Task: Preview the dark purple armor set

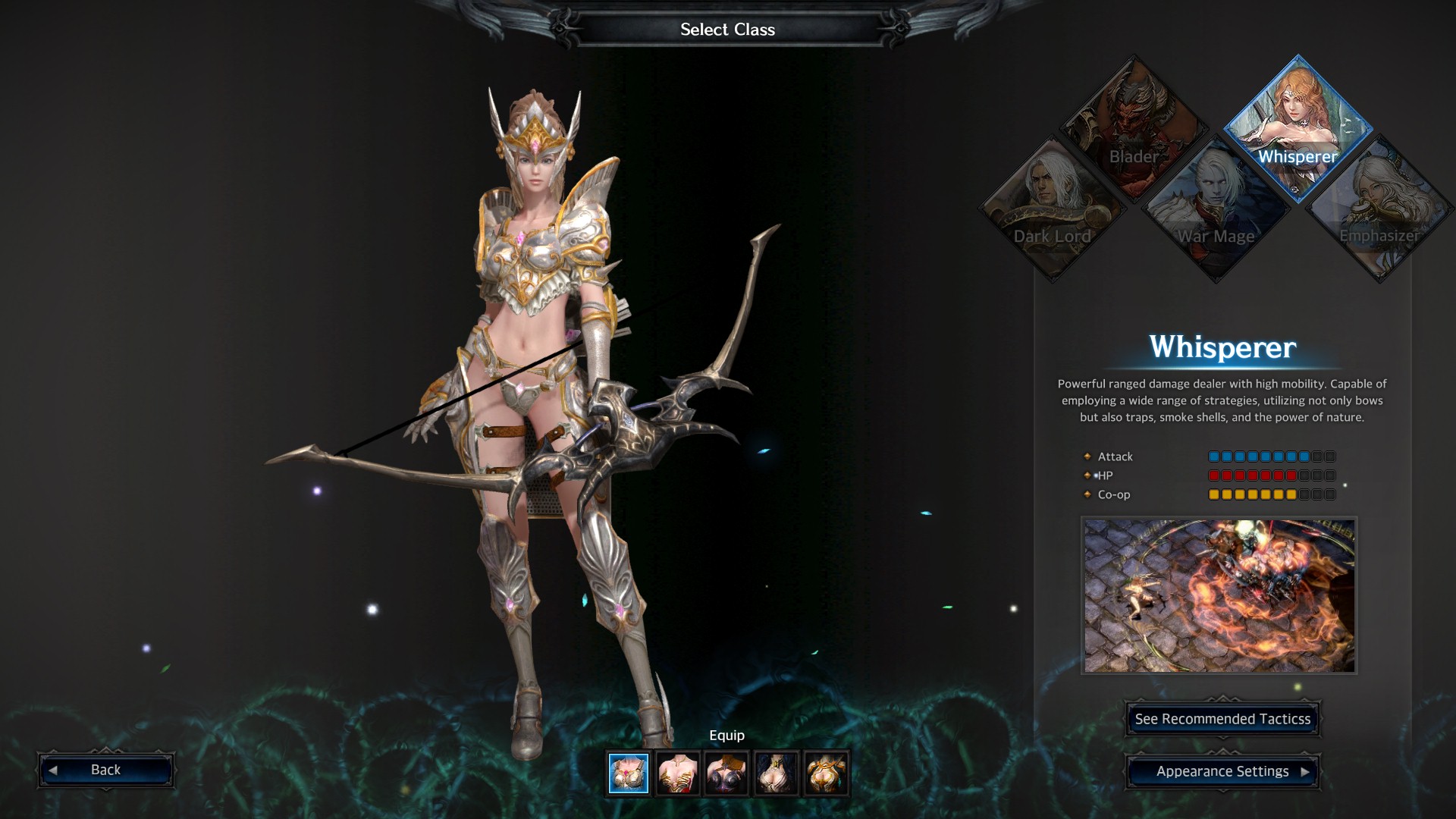Action: pos(727,773)
